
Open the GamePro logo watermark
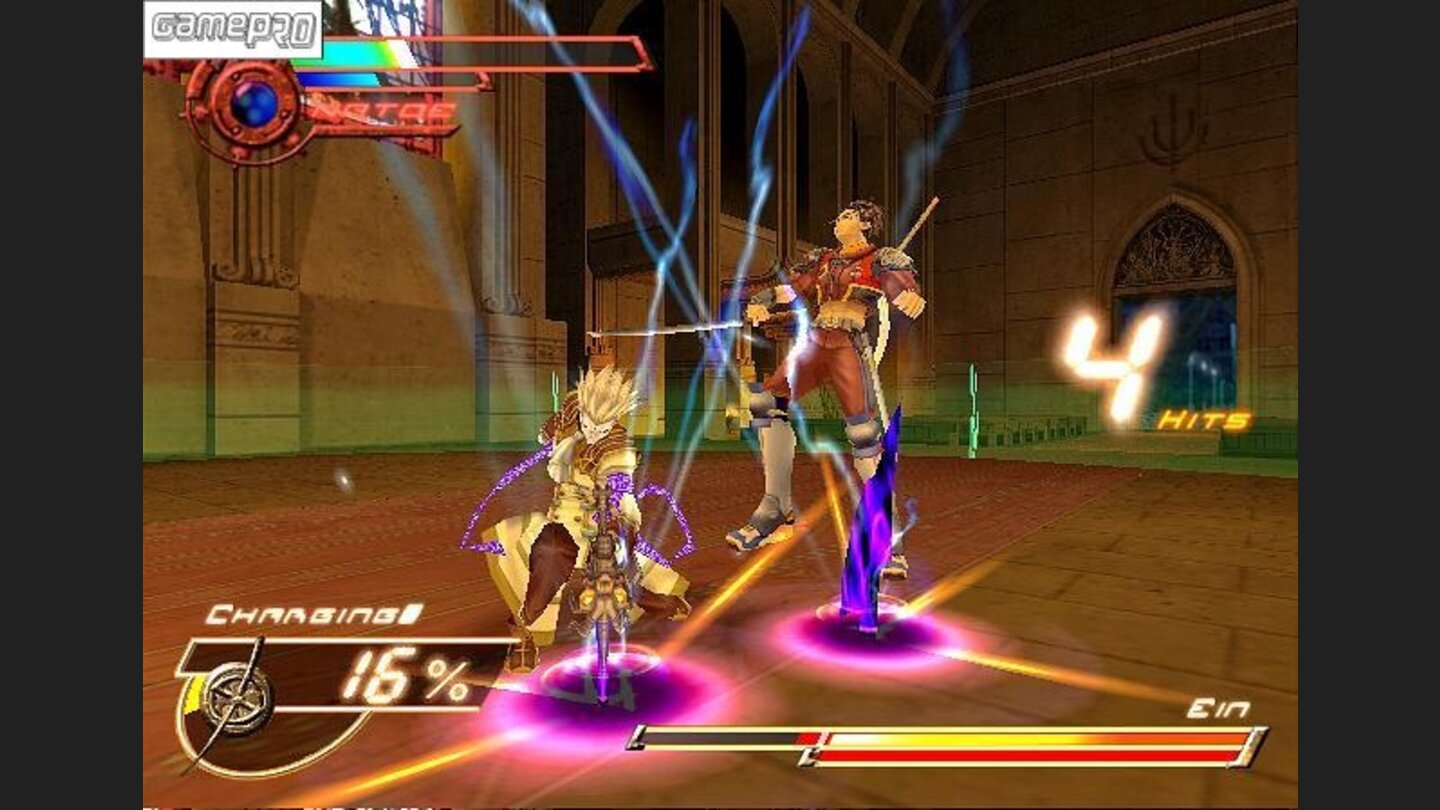click(233, 29)
